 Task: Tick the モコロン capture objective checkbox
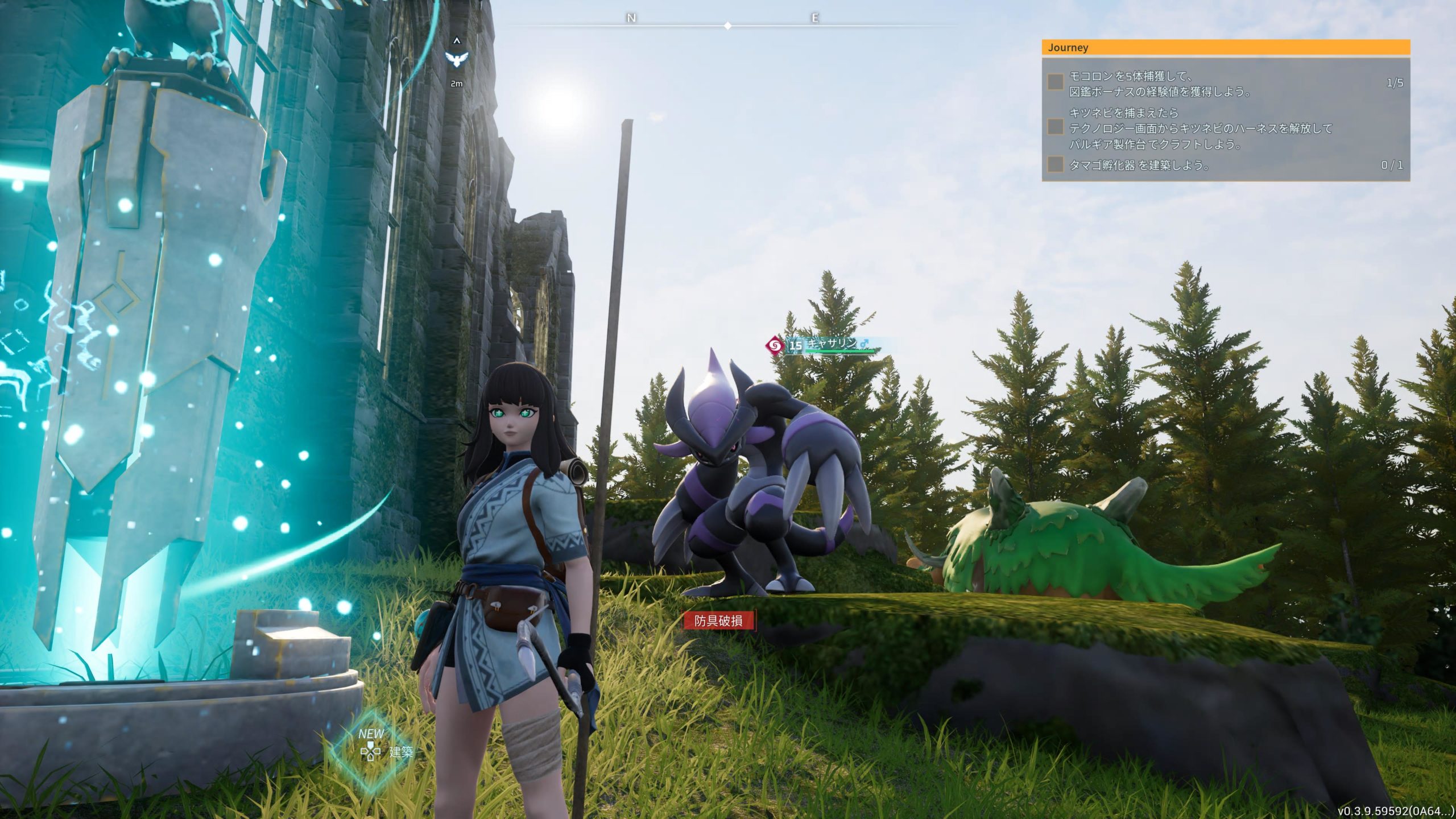(x=1056, y=82)
